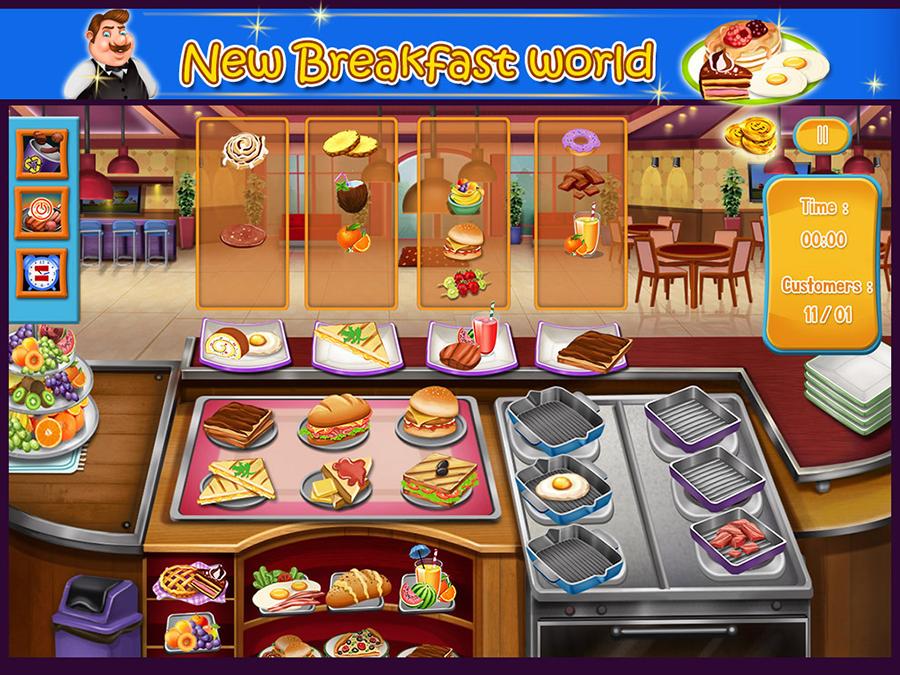Click the purple trash bin
This screenshot has height=675, width=900.
89,618
